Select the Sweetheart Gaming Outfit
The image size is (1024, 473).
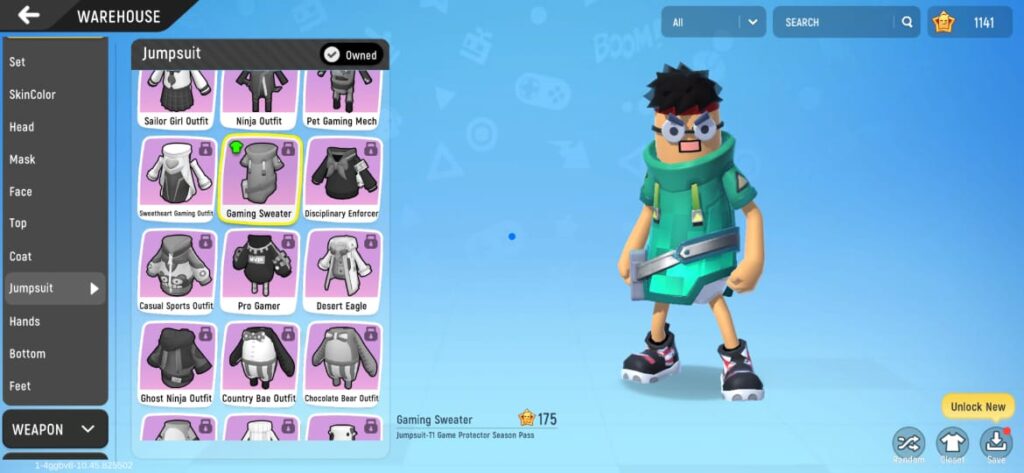tap(178, 178)
